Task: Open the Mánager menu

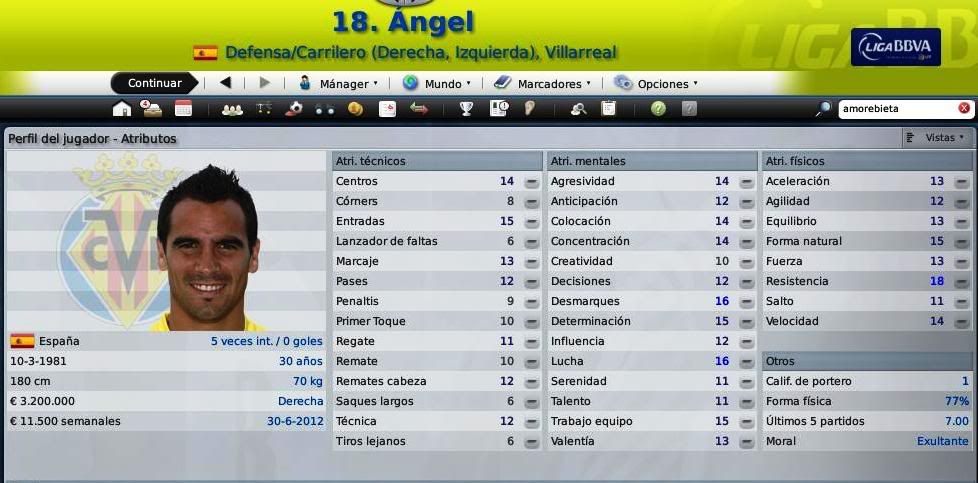Action: [x=338, y=84]
